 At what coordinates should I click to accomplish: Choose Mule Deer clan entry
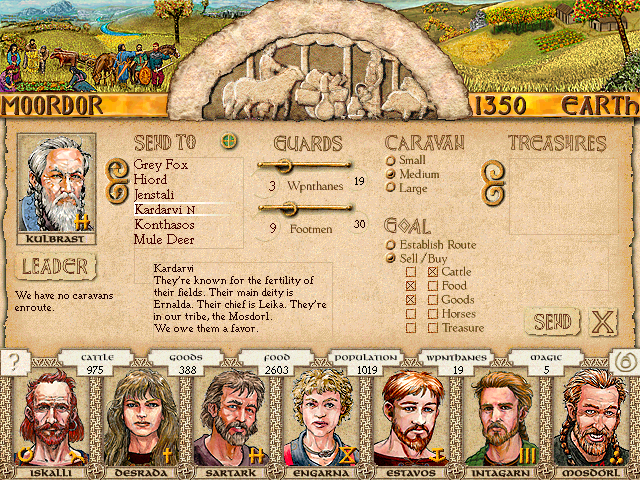pos(163,240)
